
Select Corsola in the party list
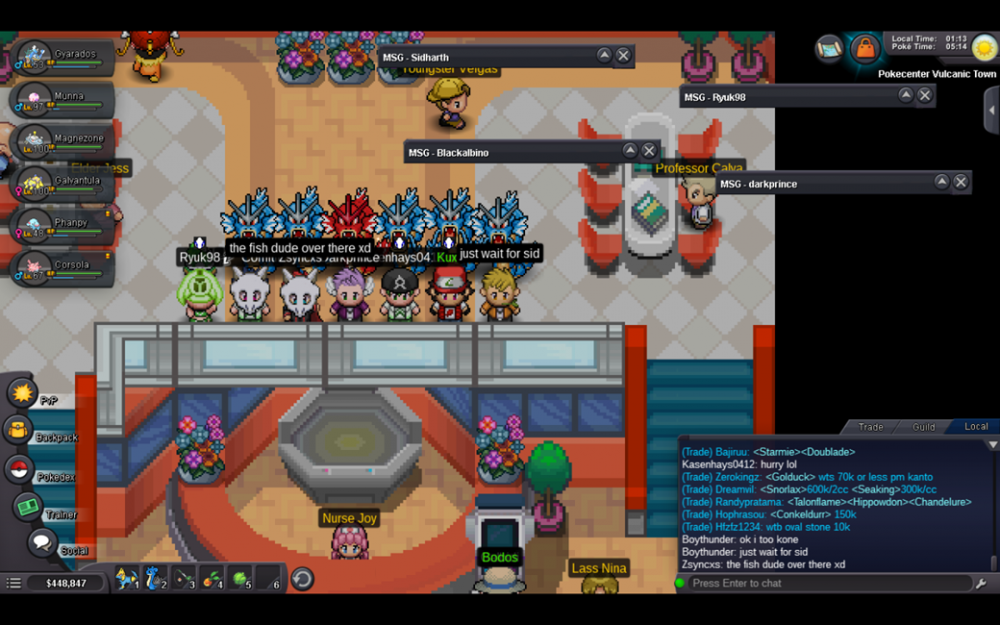point(60,267)
